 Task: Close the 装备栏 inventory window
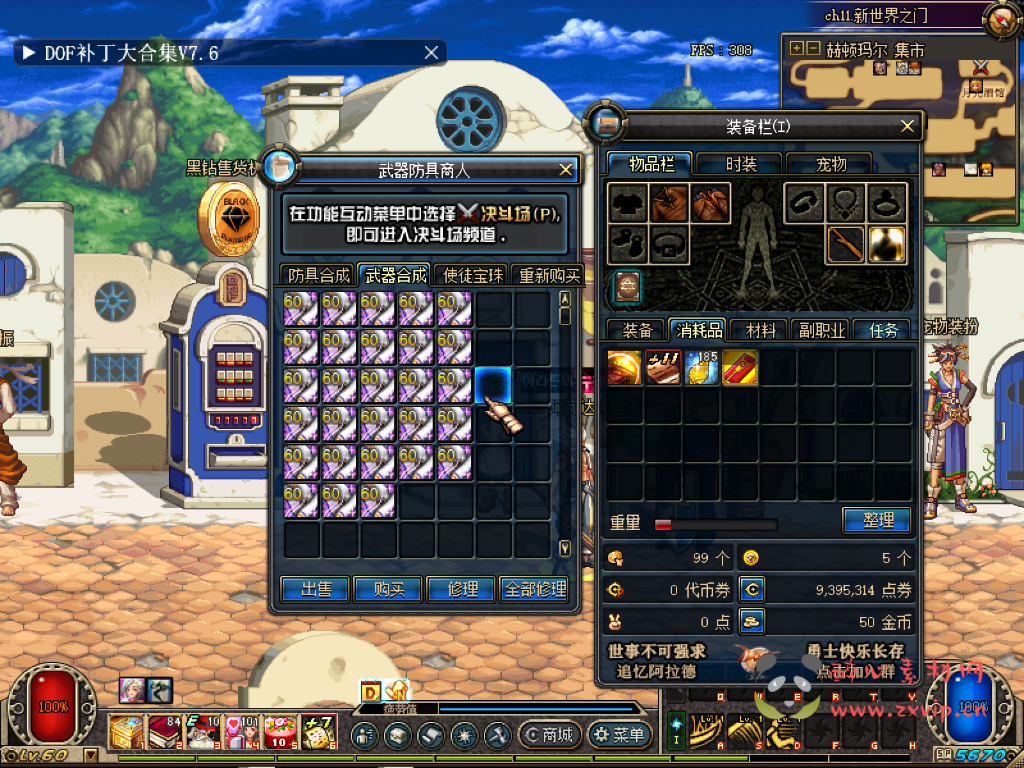pyautogui.click(x=907, y=126)
